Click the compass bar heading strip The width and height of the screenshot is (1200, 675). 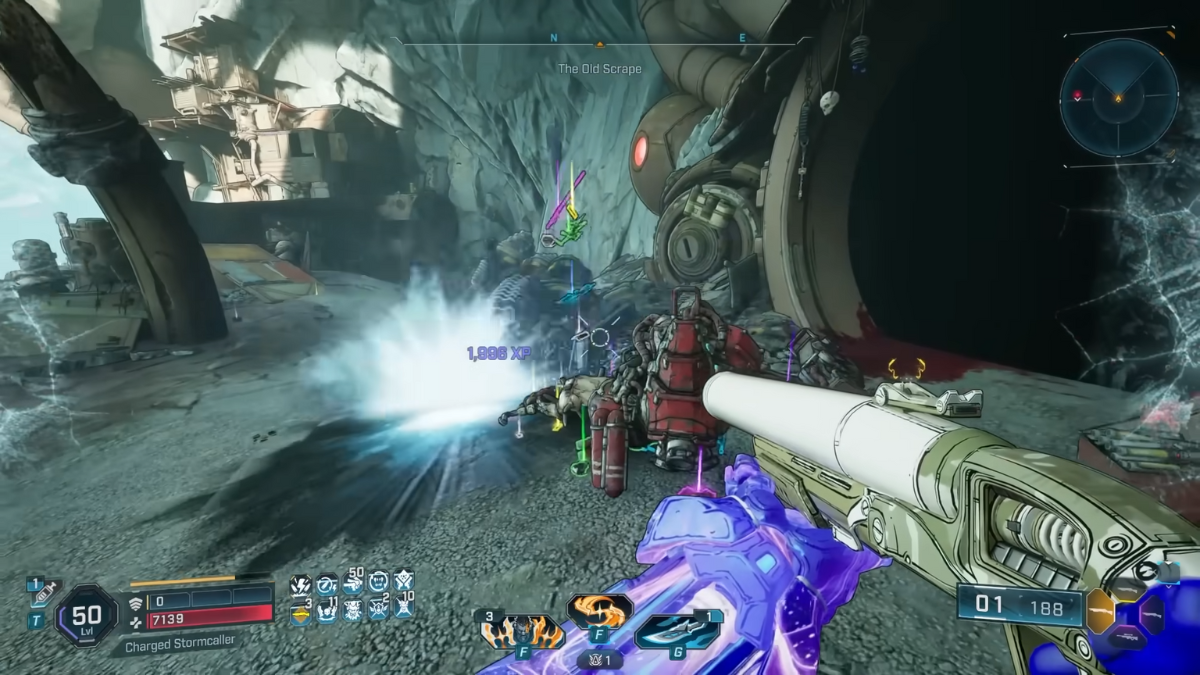coord(600,42)
